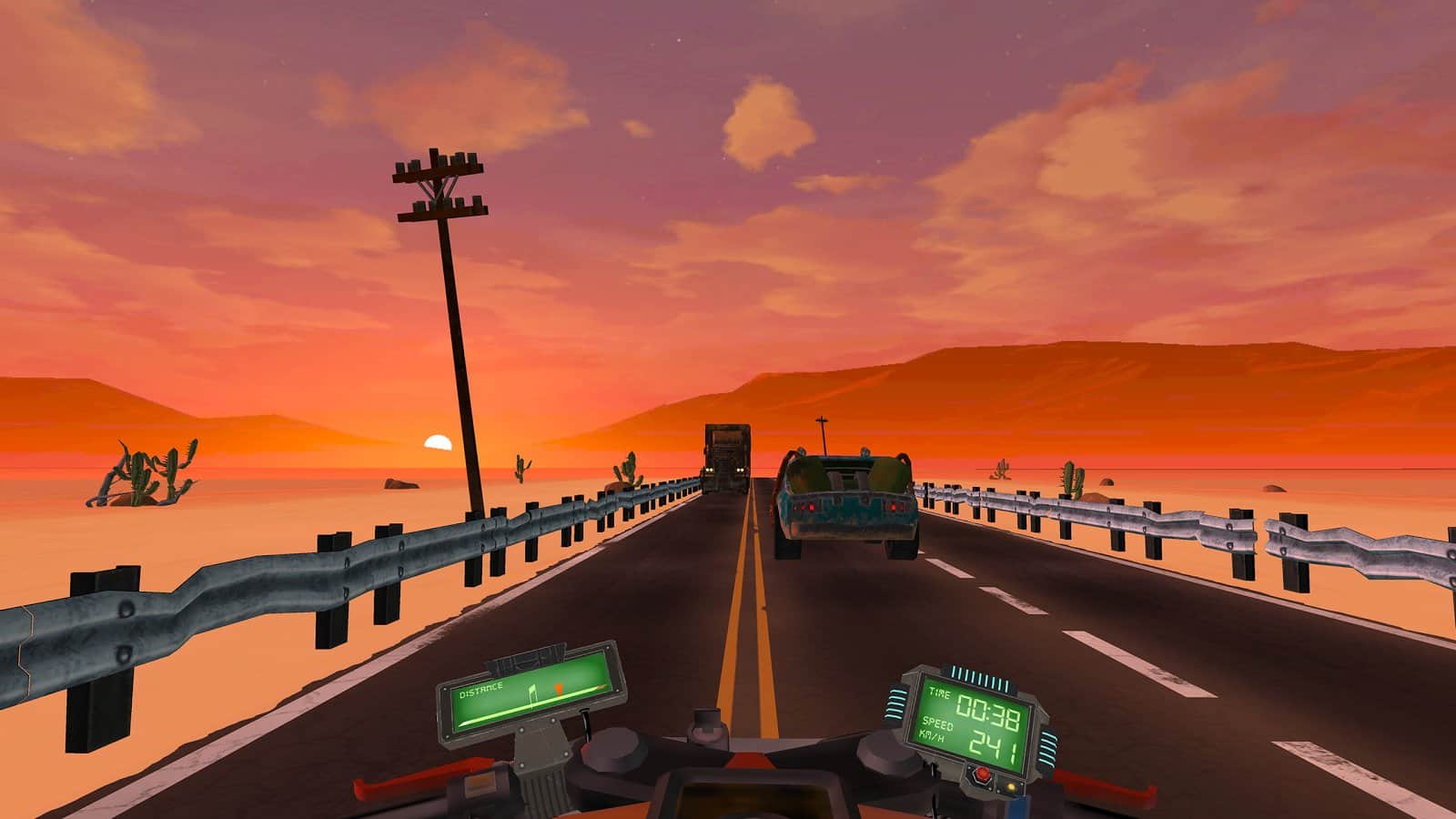This screenshot has width=1456, height=819.
Task: Tap the yellow indicator light on the dashboard
Action: pyautogui.click(x=1011, y=786)
